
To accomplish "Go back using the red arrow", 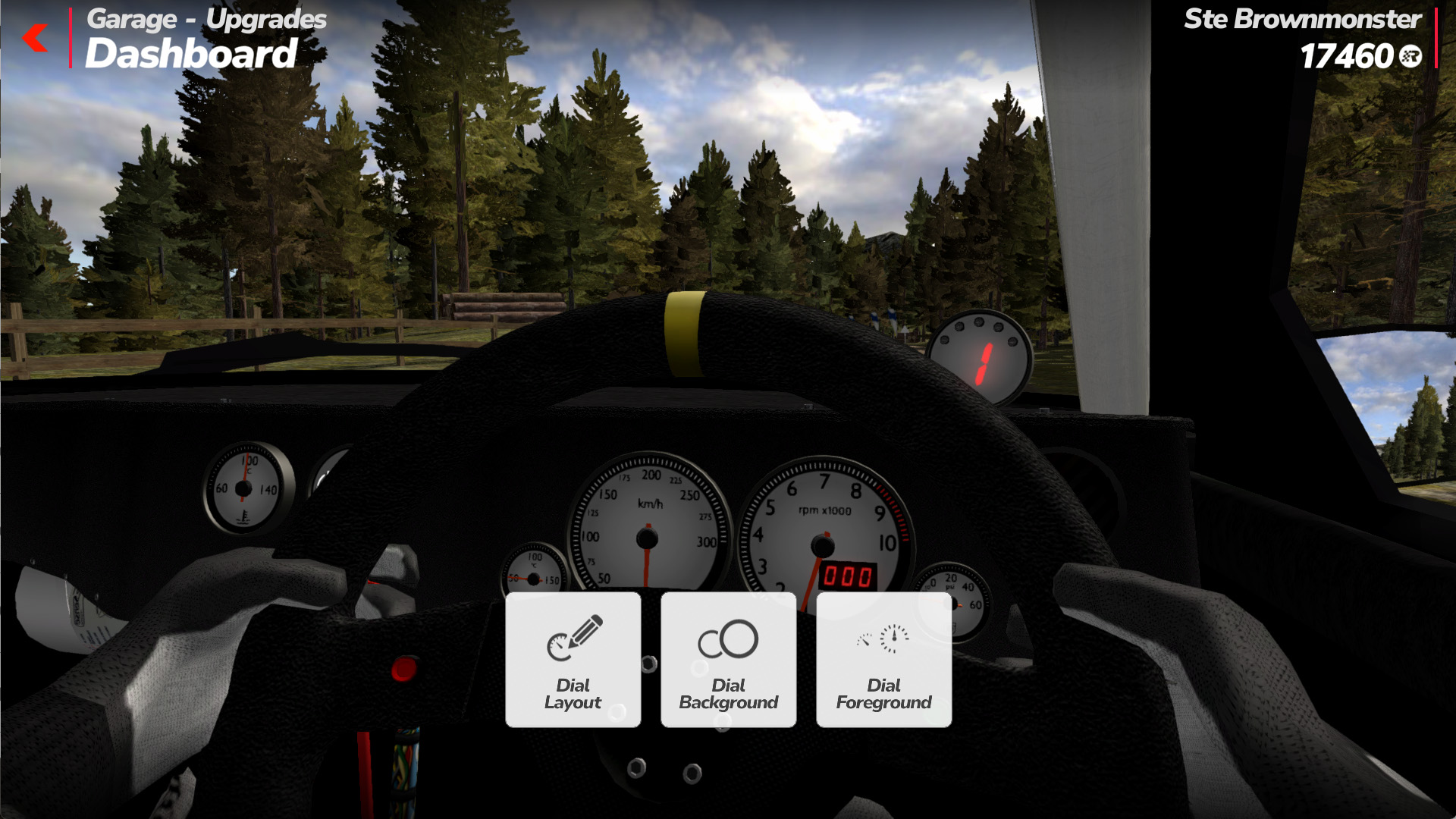I will (x=36, y=37).
